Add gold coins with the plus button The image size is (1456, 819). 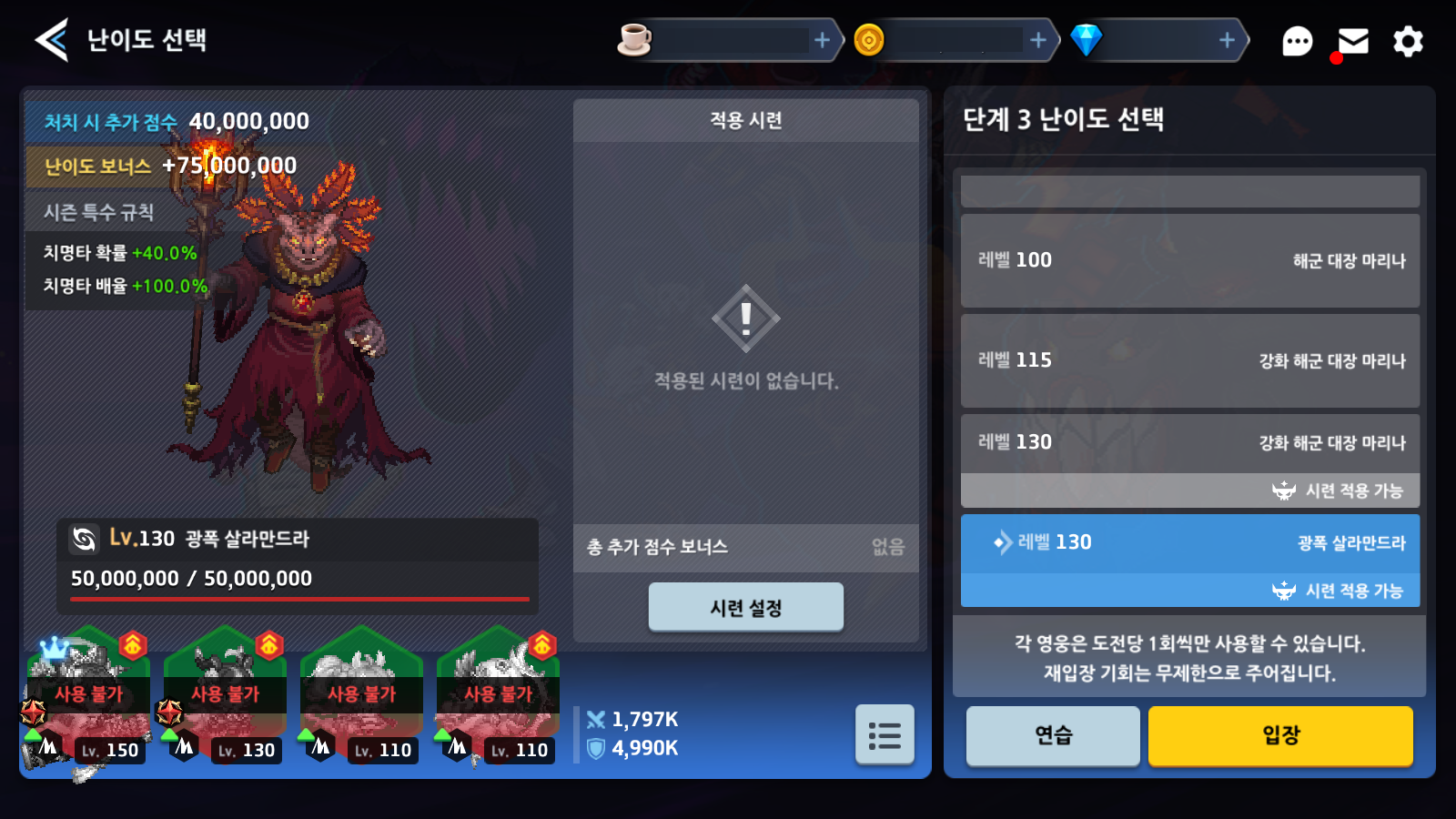coord(1037,40)
